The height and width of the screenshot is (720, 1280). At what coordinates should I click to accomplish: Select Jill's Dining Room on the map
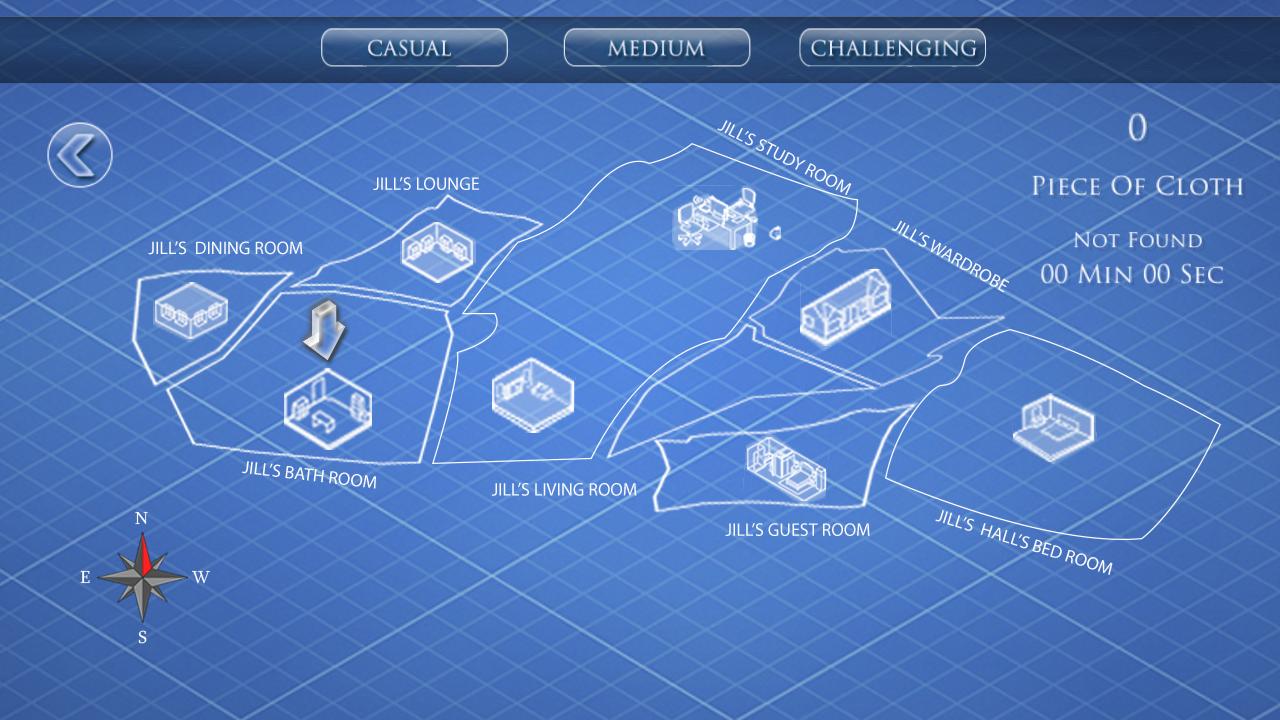[x=192, y=312]
